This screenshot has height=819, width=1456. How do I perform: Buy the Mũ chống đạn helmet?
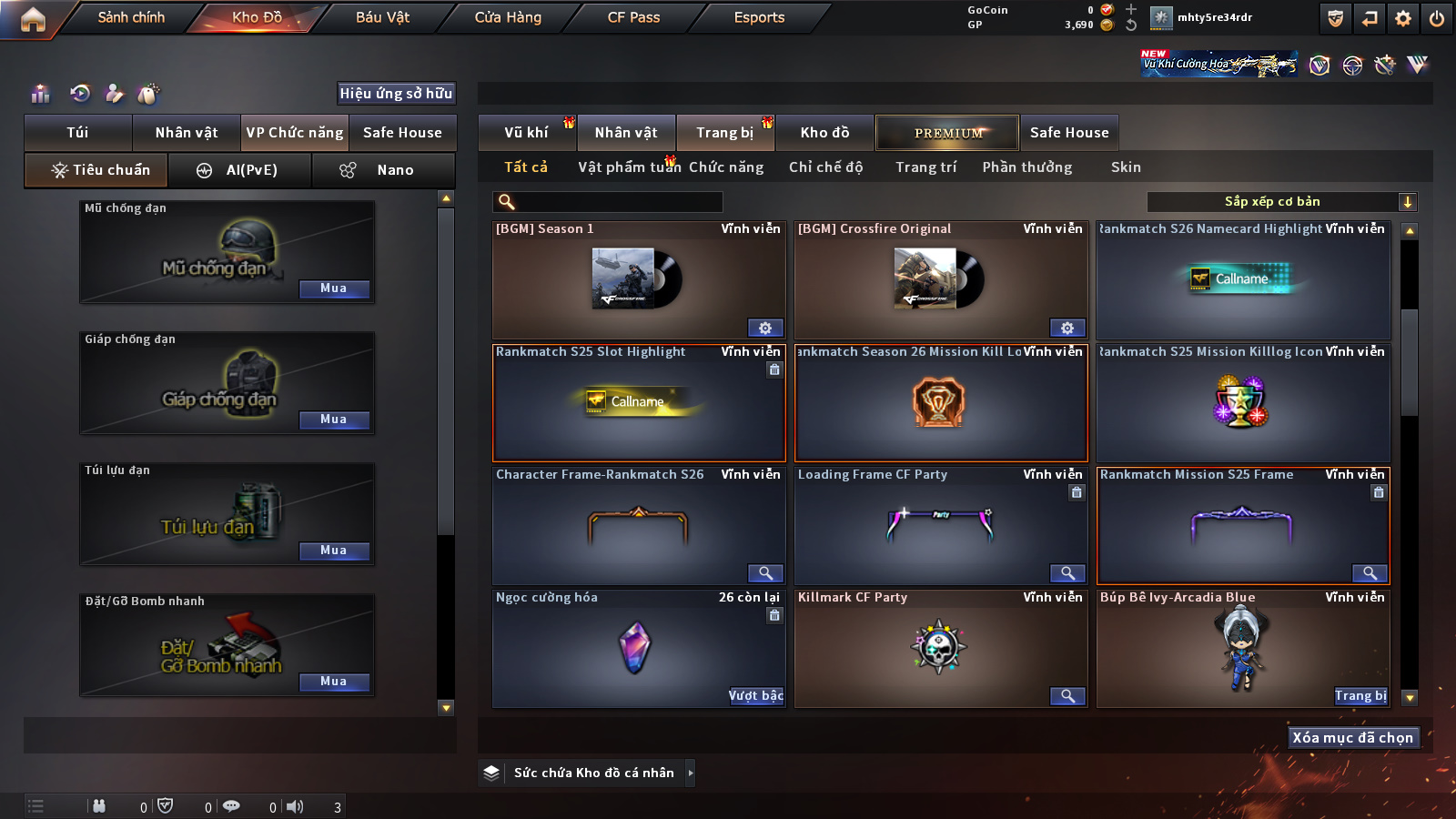tap(333, 288)
